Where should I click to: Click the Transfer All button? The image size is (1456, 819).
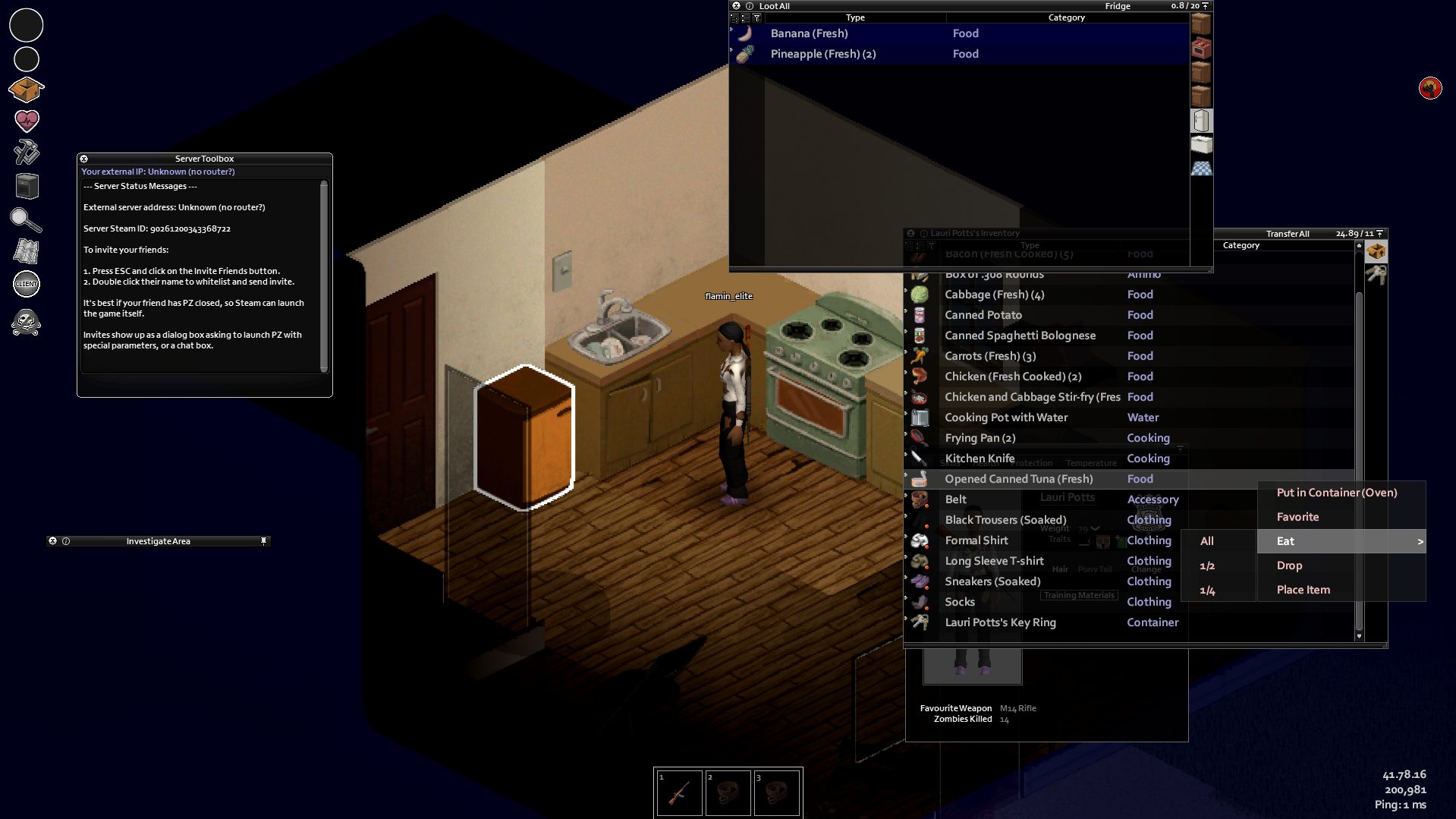1288,233
